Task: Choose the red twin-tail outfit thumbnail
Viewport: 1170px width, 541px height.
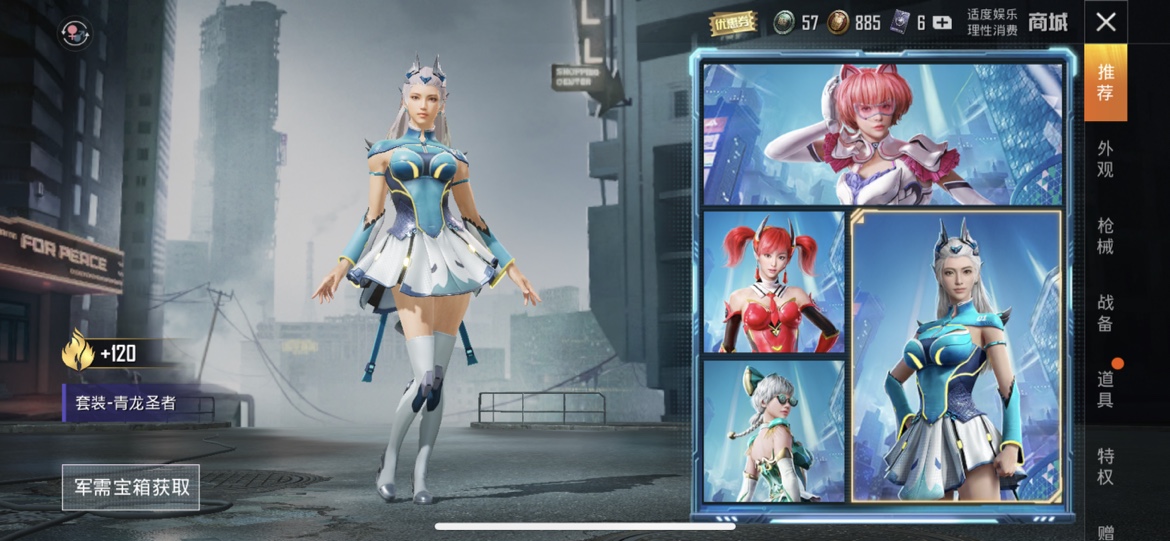Action: coord(774,282)
